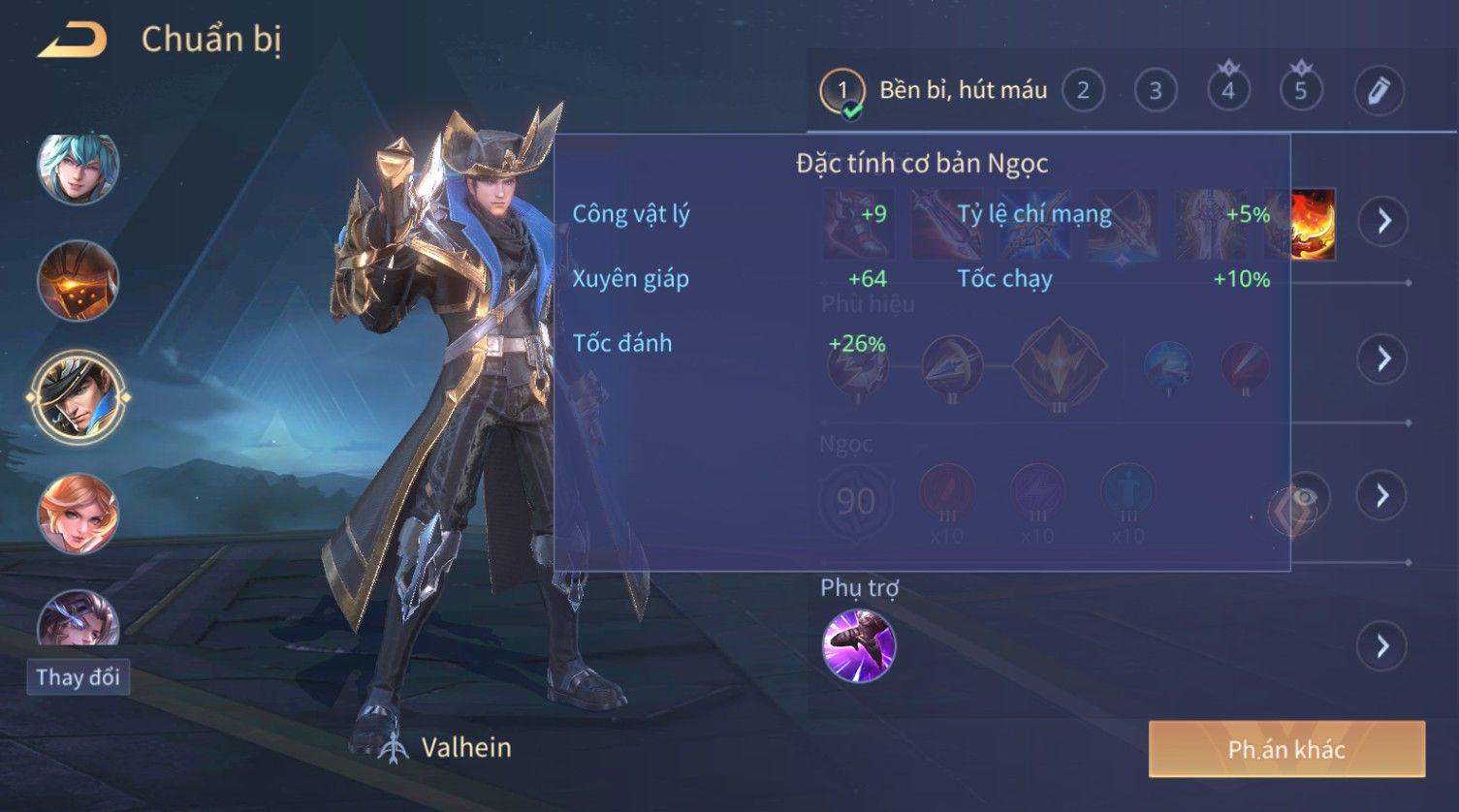The height and width of the screenshot is (812, 1459).
Task: Switch to preset 1 Bền bỉ, hút máu
Action: 841,91
